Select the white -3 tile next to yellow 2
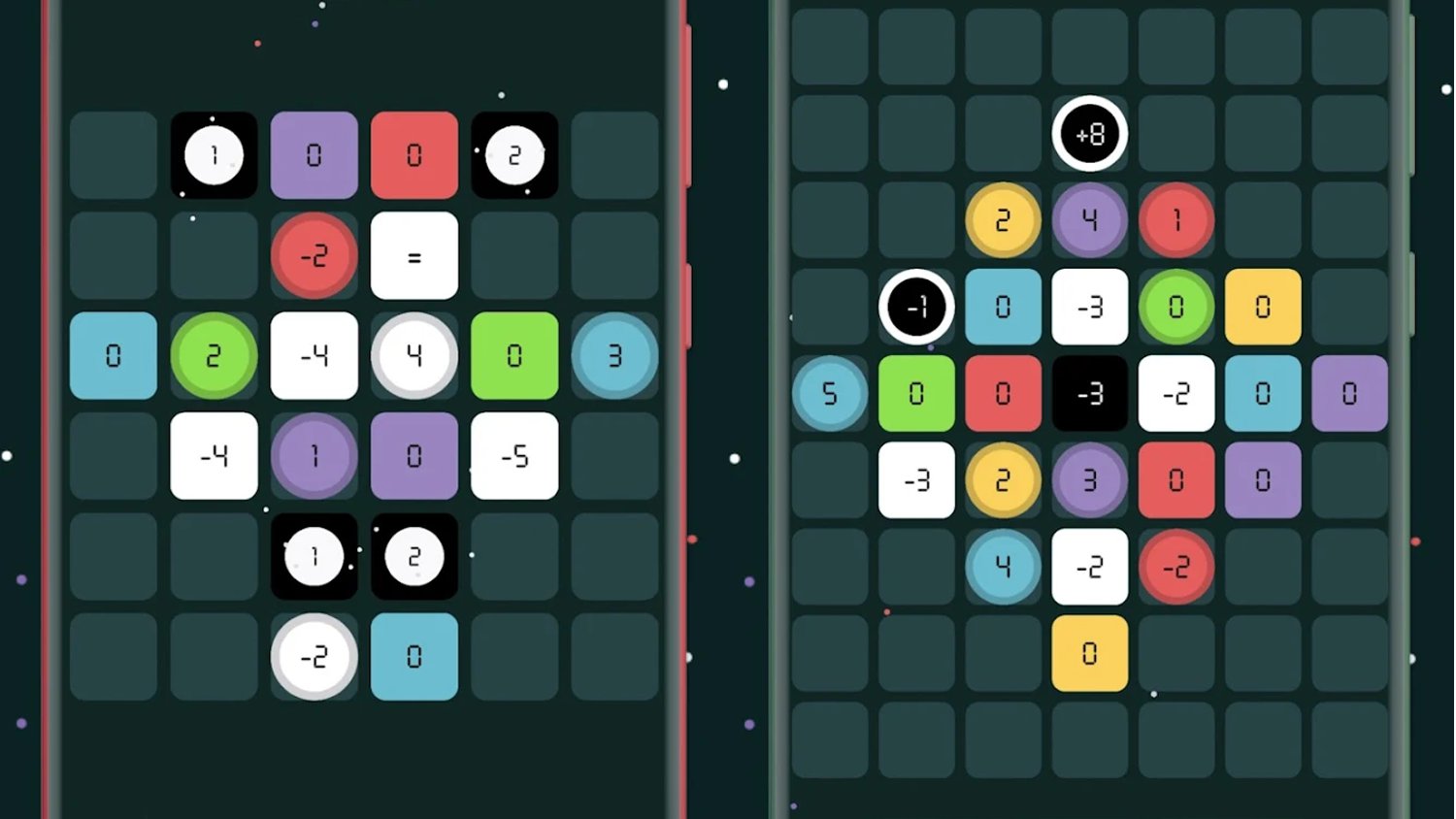This screenshot has height=819, width=1456. [x=915, y=479]
